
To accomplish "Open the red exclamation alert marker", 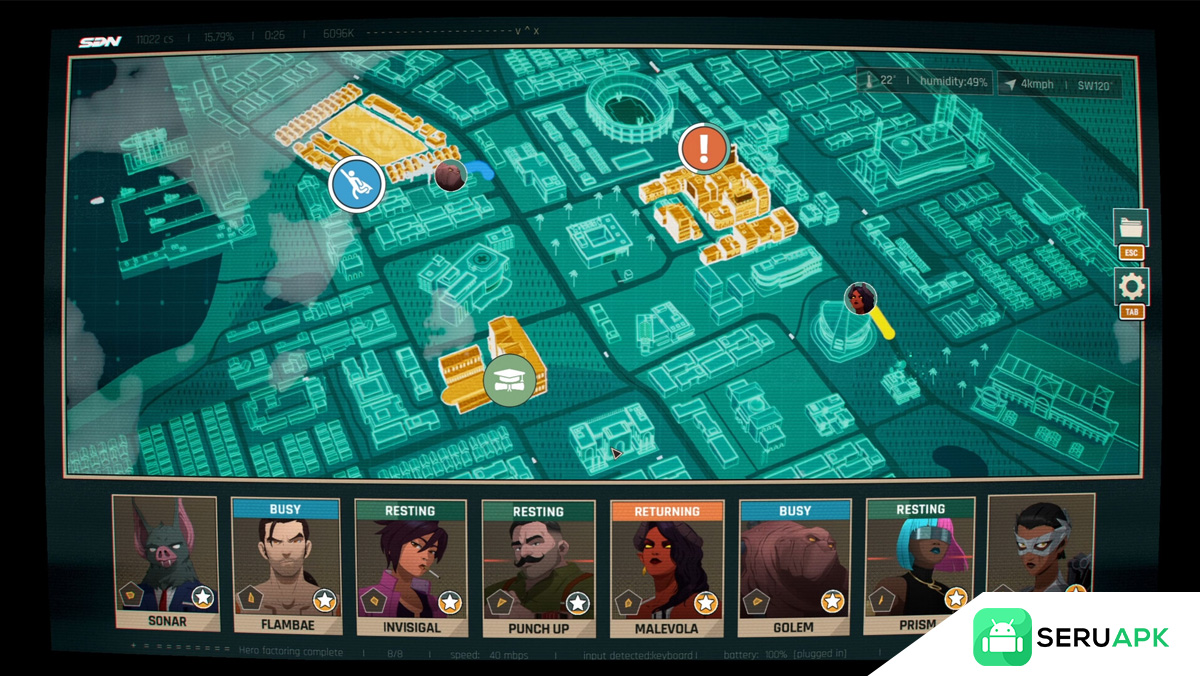I will (704, 149).
